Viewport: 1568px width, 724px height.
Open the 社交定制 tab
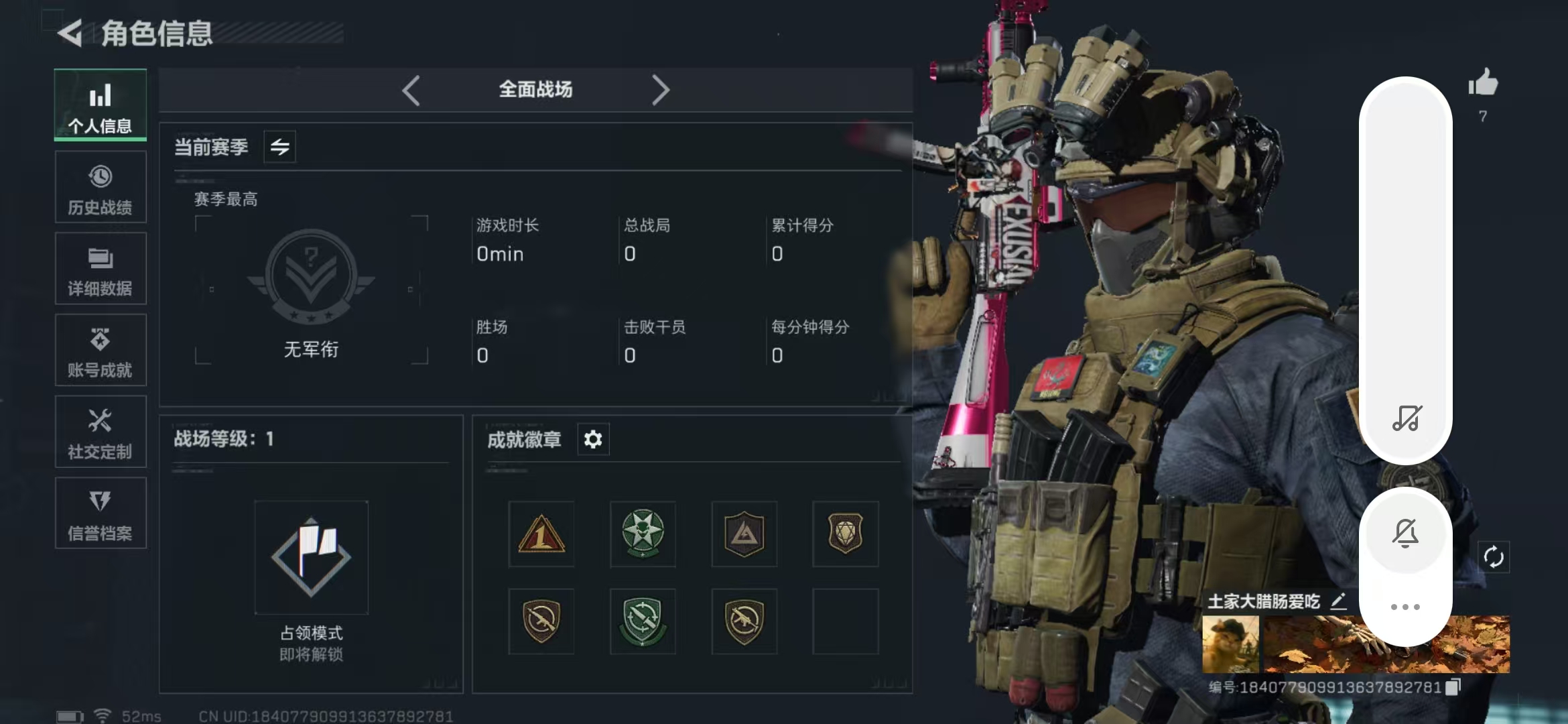101,432
